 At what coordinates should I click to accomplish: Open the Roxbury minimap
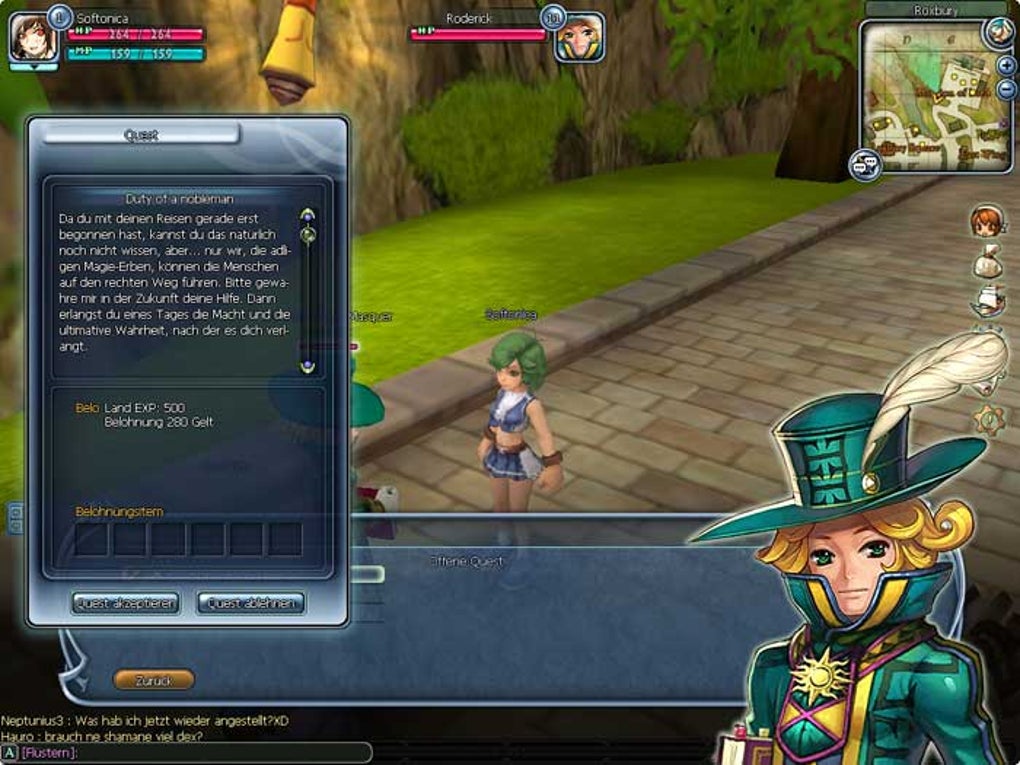tap(934, 96)
